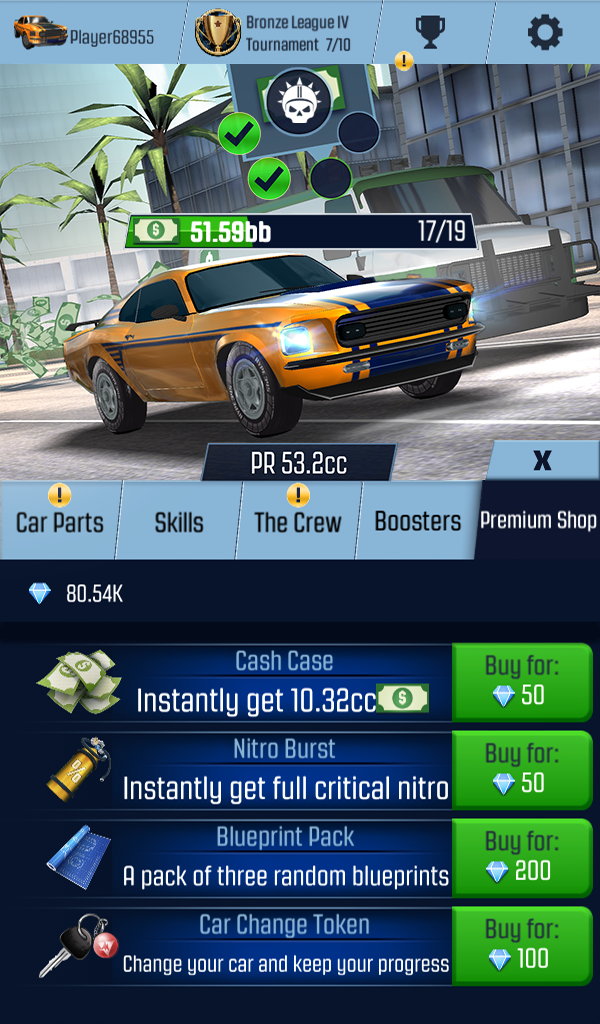Image resolution: width=600 pixels, height=1024 pixels.
Task: Go to the Boosters tab
Action: 418,521
